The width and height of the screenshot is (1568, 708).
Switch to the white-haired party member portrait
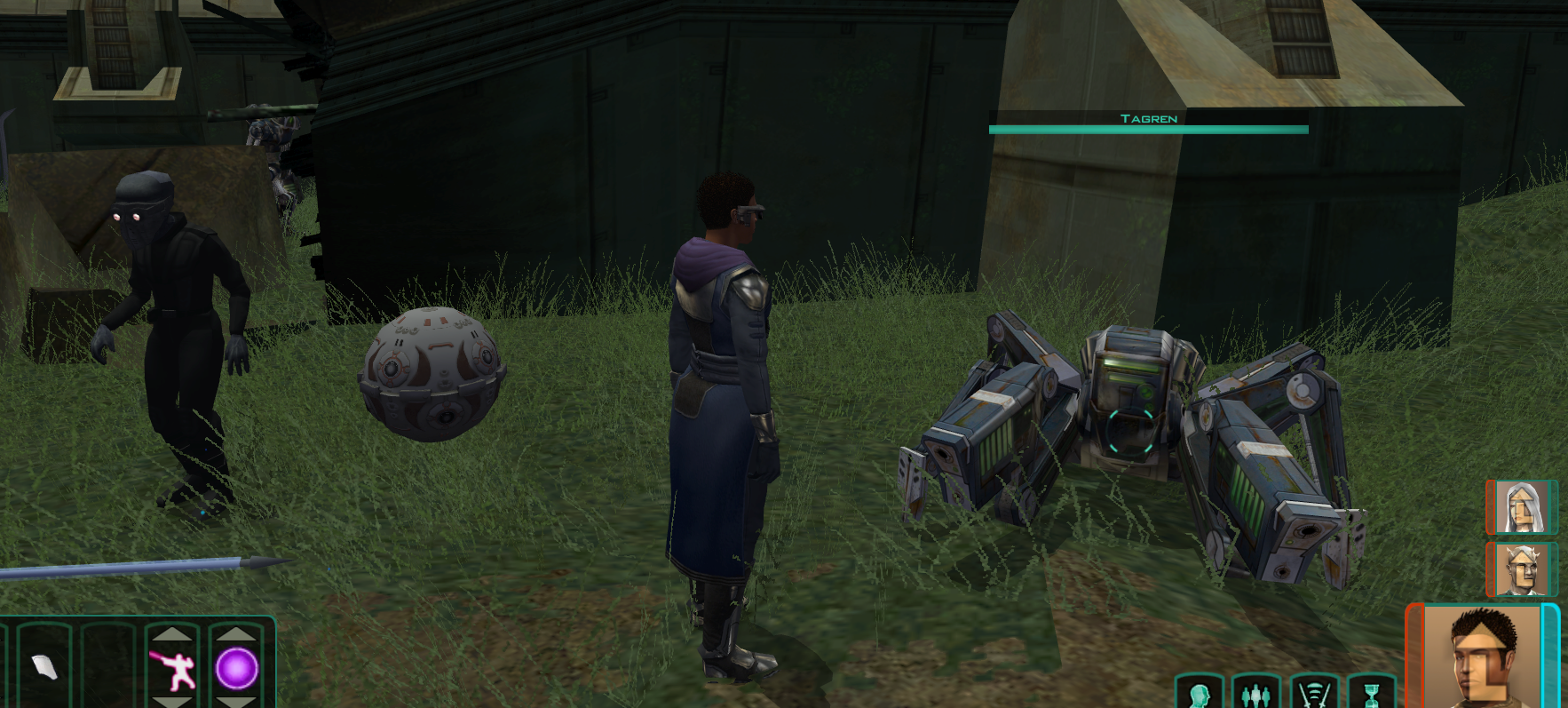tap(1521, 507)
